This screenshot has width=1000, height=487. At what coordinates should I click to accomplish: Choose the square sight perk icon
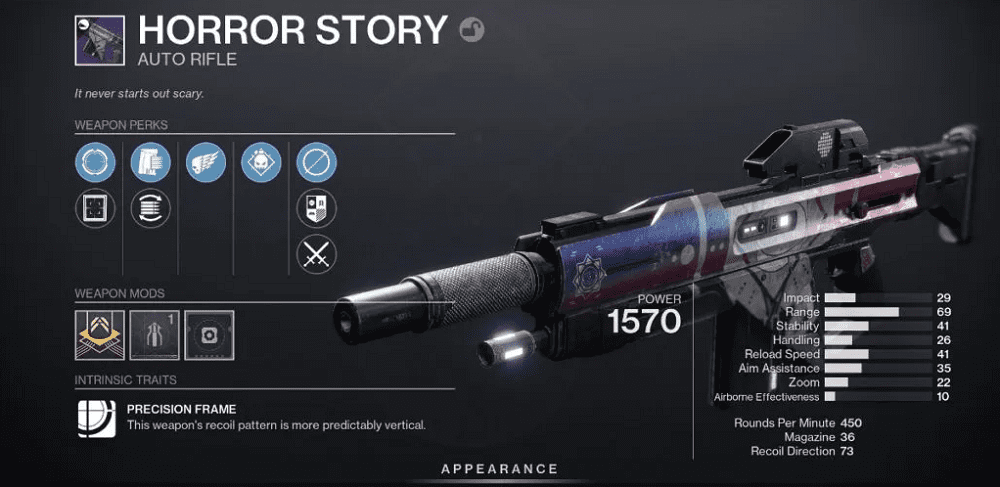tap(94, 208)
